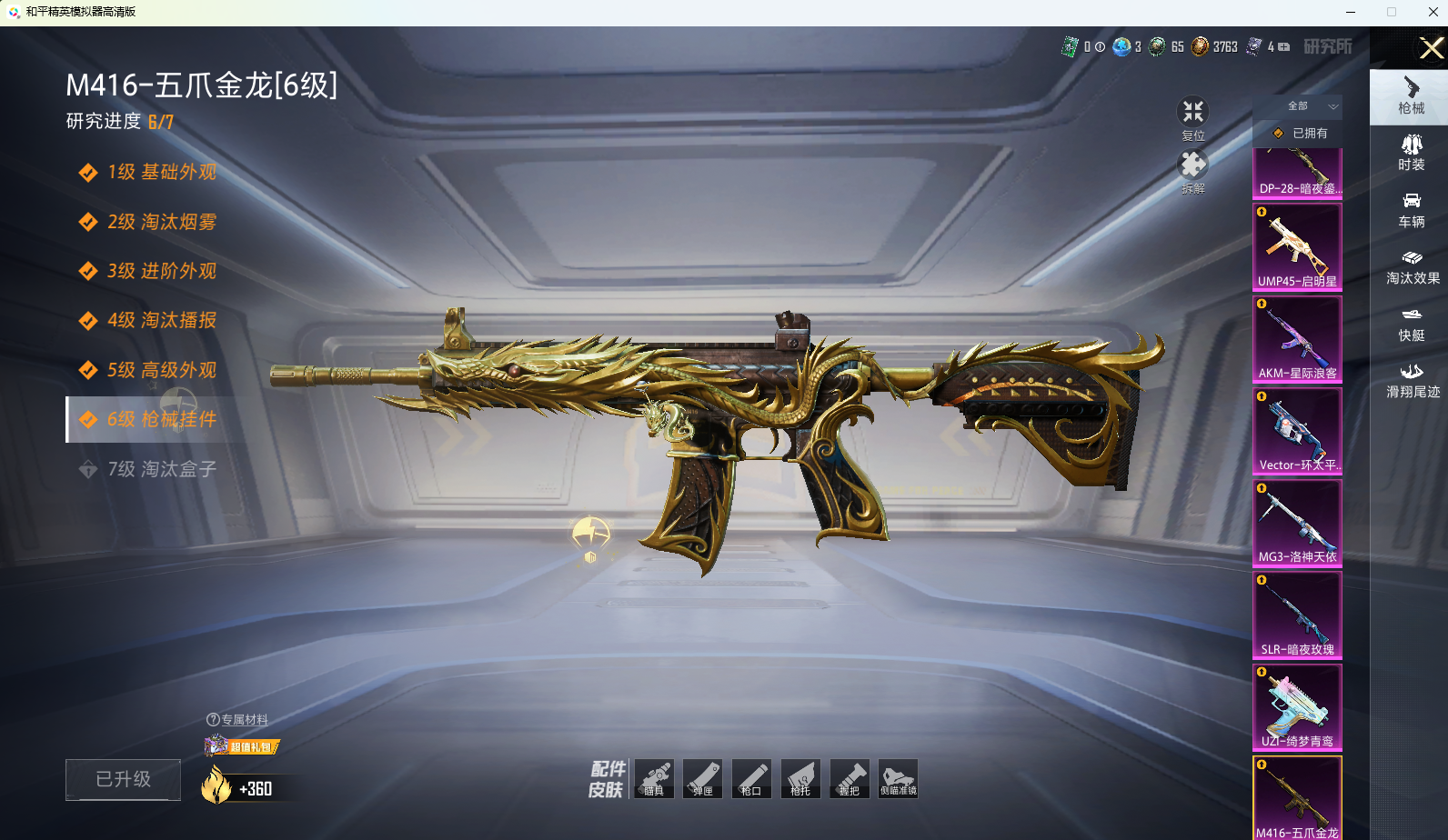Select the UMP45-启明星 skin thumbnail
Image resolution: width=1448 pixels, height=840 pixels.
1297,246
